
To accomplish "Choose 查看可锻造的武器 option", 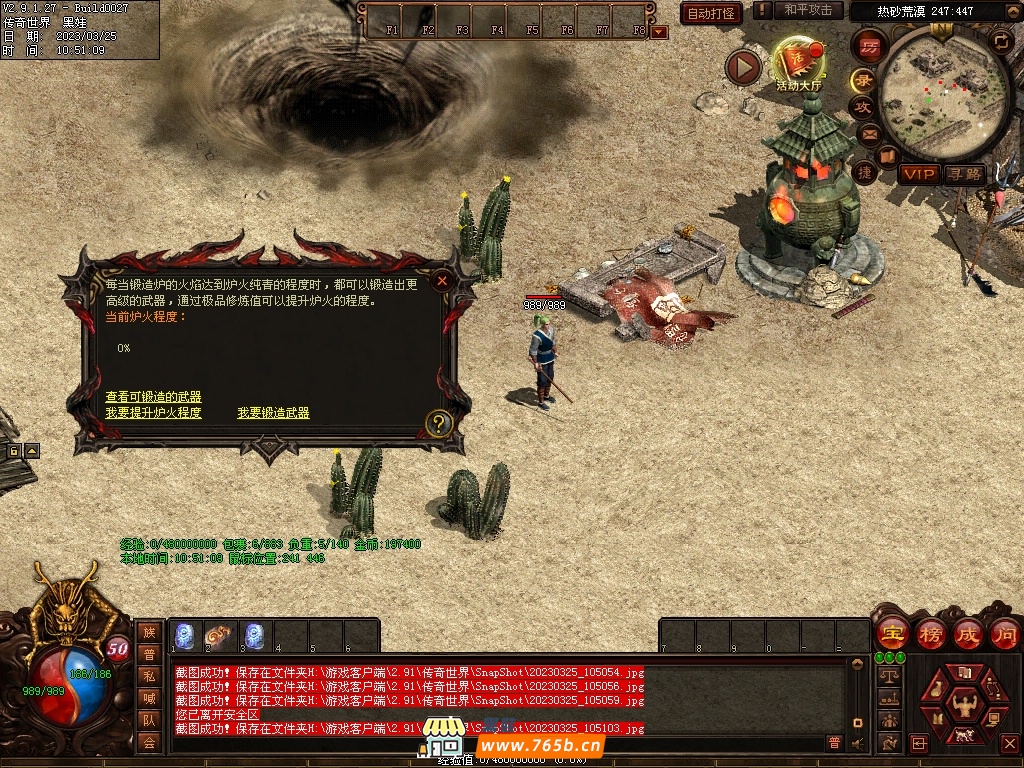I will tap(153, 397).
